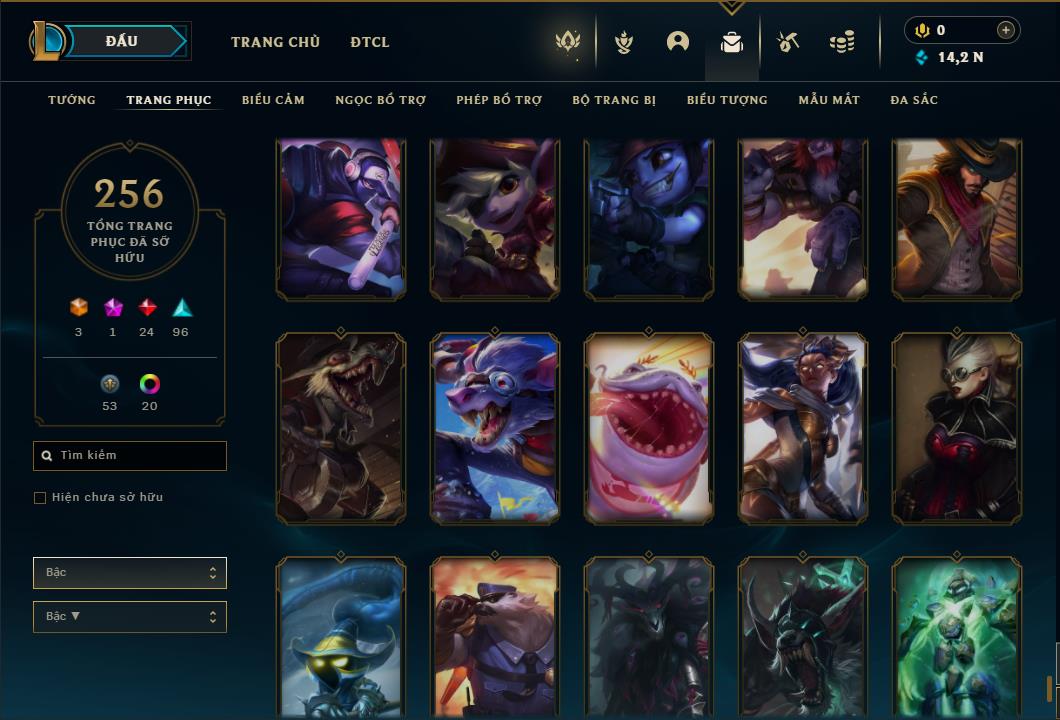Open the Bậc ▼ sort dropdown
Viewport: 1060px width, 720px height.
click(x=130, y=617)
